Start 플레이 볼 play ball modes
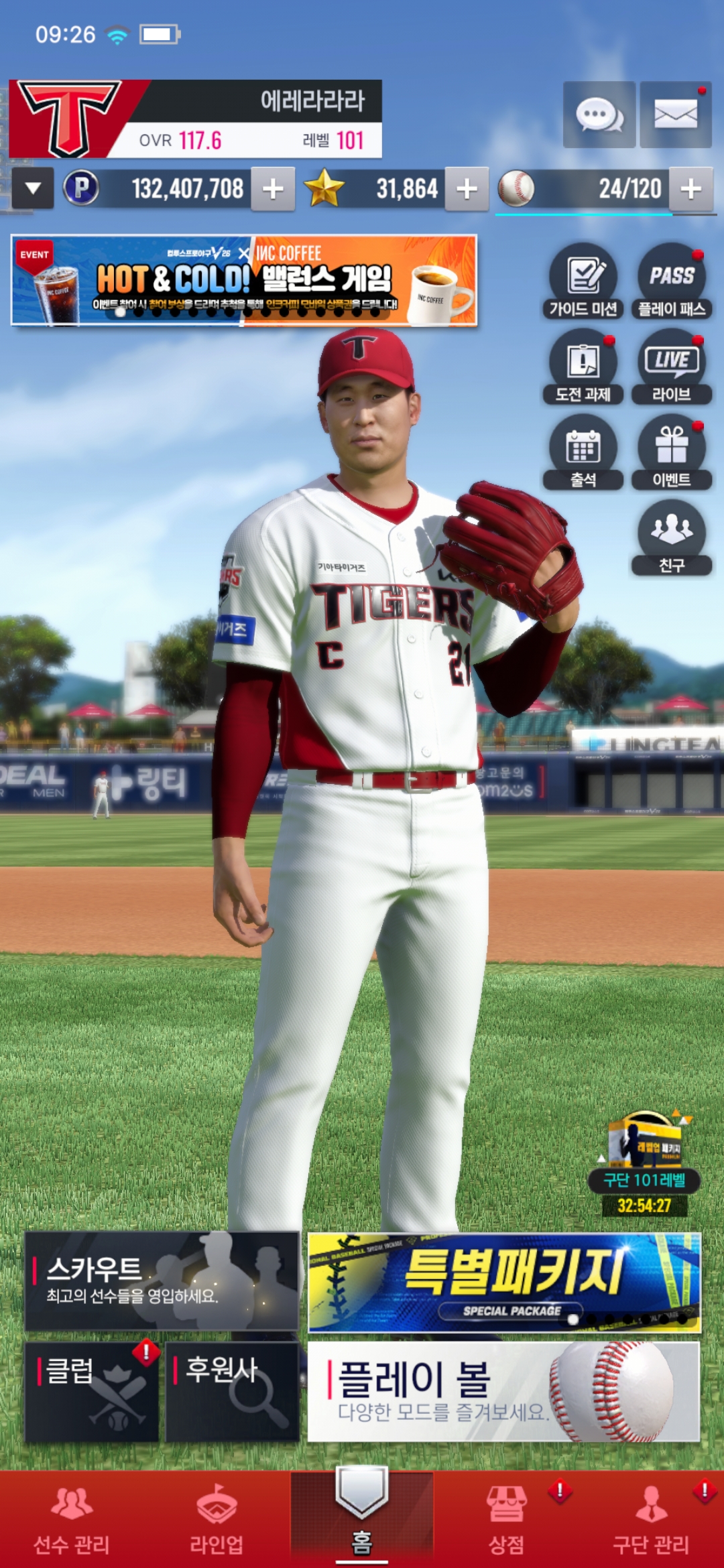The image size is (724, 1568). (503, 1391)
